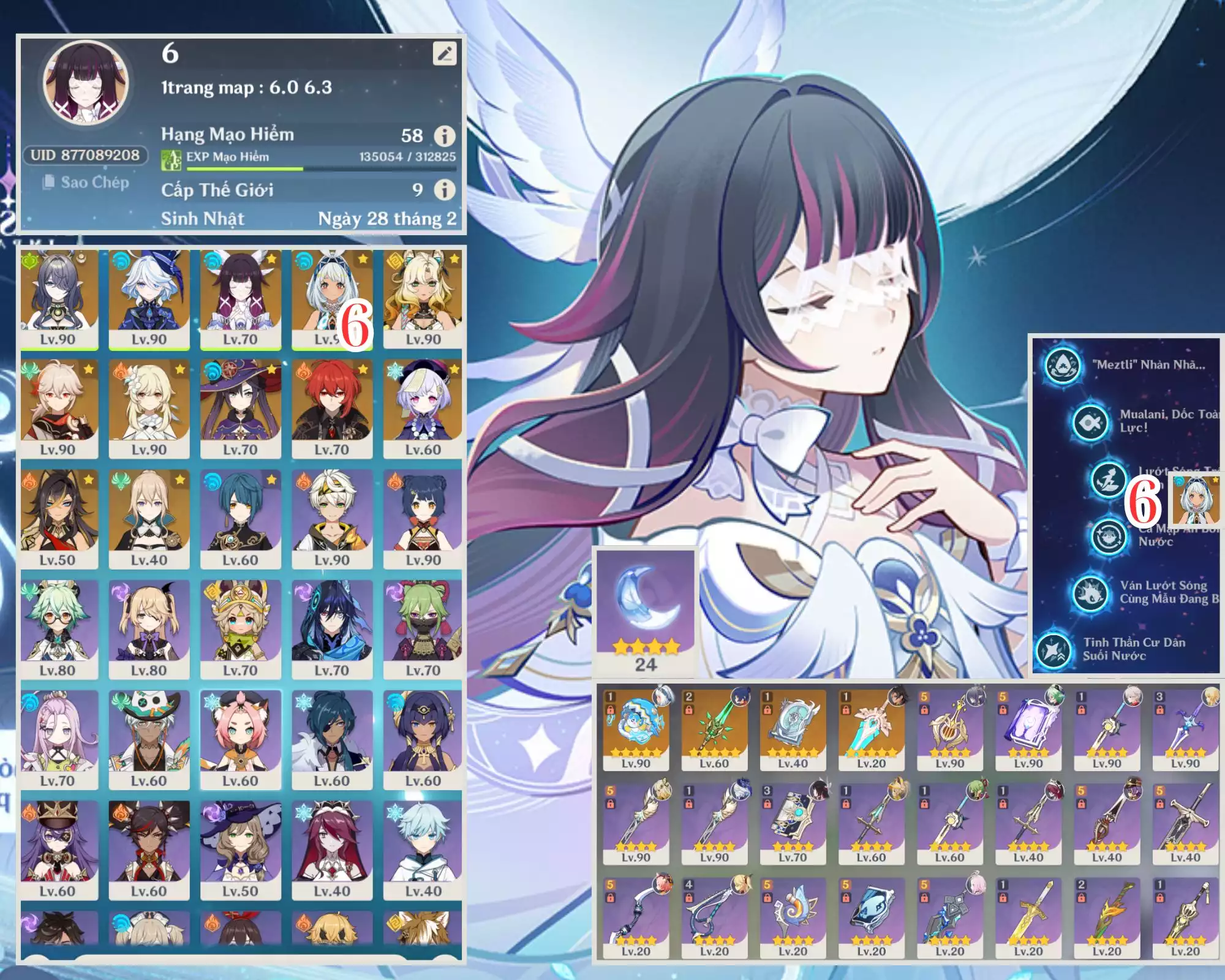The width and height of the screenshot is (1225, 980).
Task: Copy the UID with Sao Chép
Action: [86, 183]
